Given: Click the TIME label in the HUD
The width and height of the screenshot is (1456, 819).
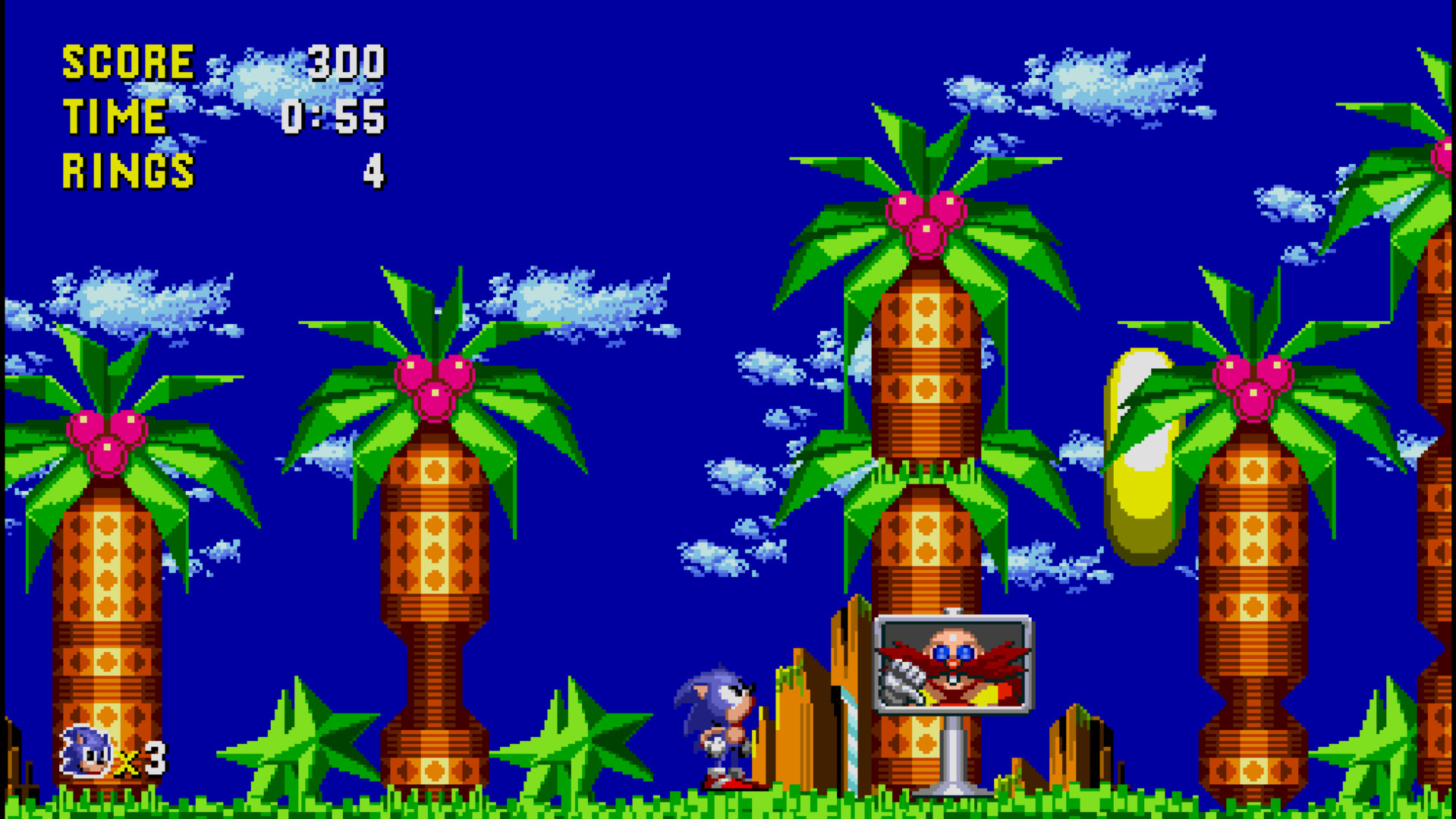Looking at the screenshot, I should 115,115.
